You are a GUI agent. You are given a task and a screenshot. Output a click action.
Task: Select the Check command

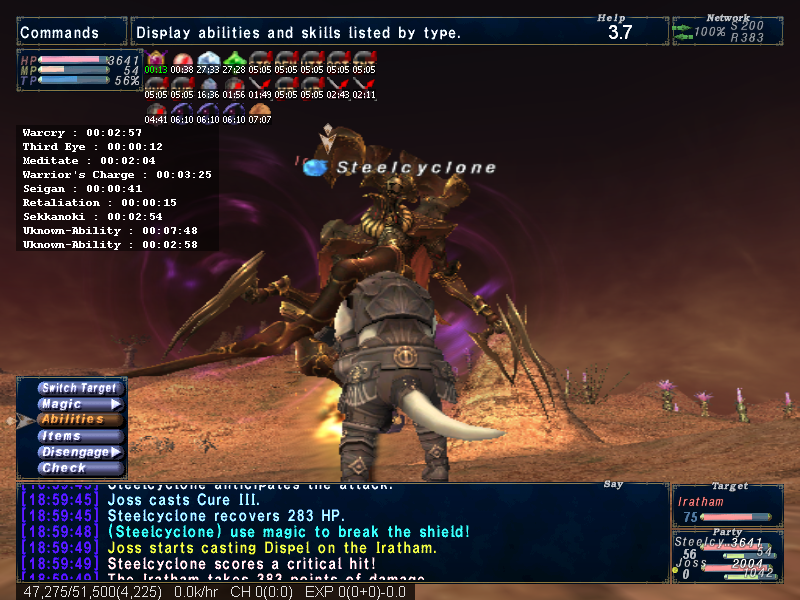click(80, 468)
